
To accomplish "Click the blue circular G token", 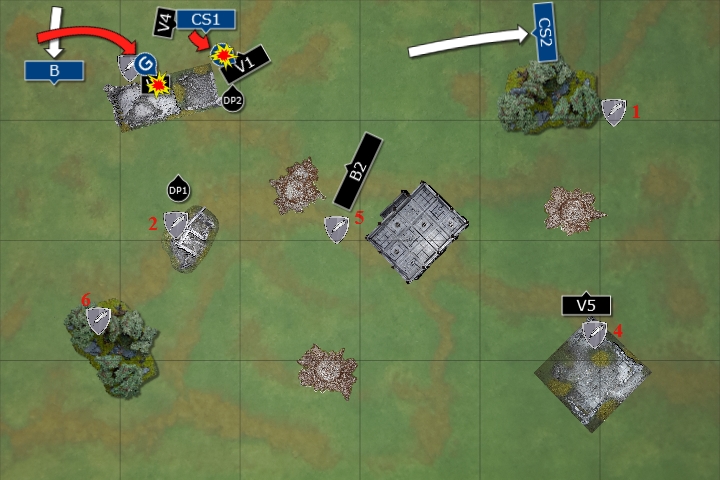I will click(146, 64).
